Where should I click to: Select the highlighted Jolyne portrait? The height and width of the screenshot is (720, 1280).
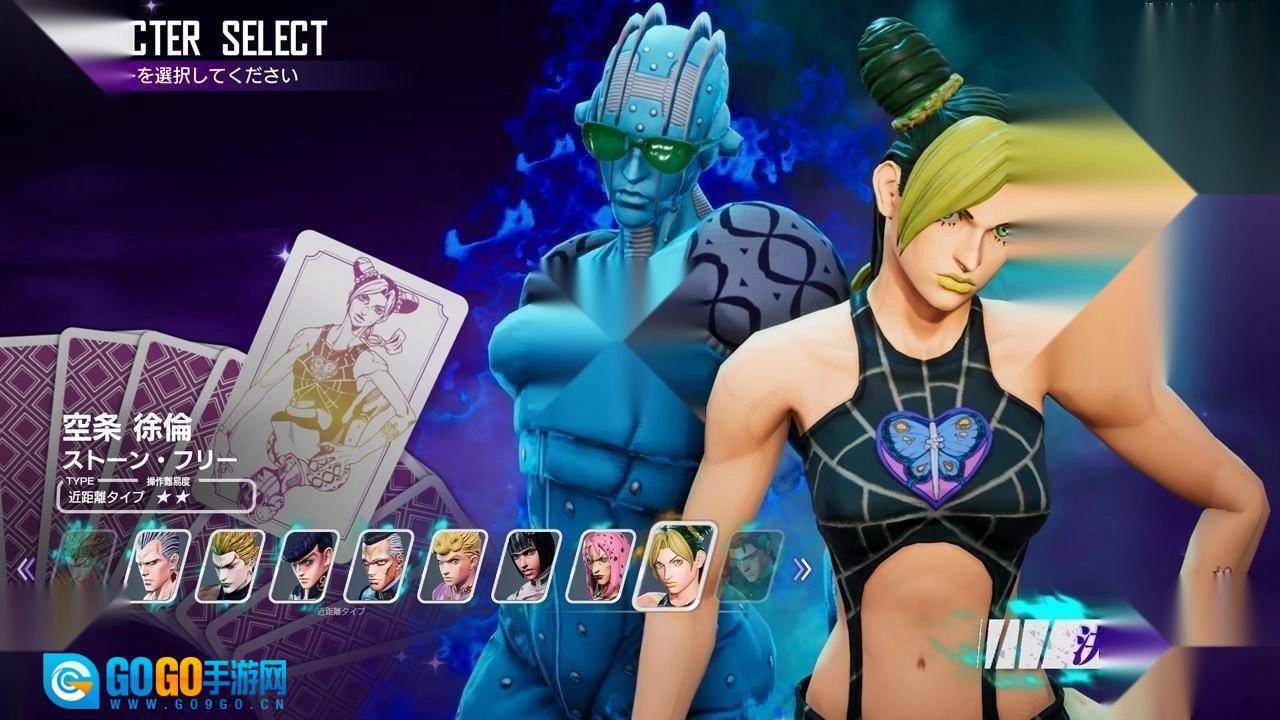pos(680,564)
